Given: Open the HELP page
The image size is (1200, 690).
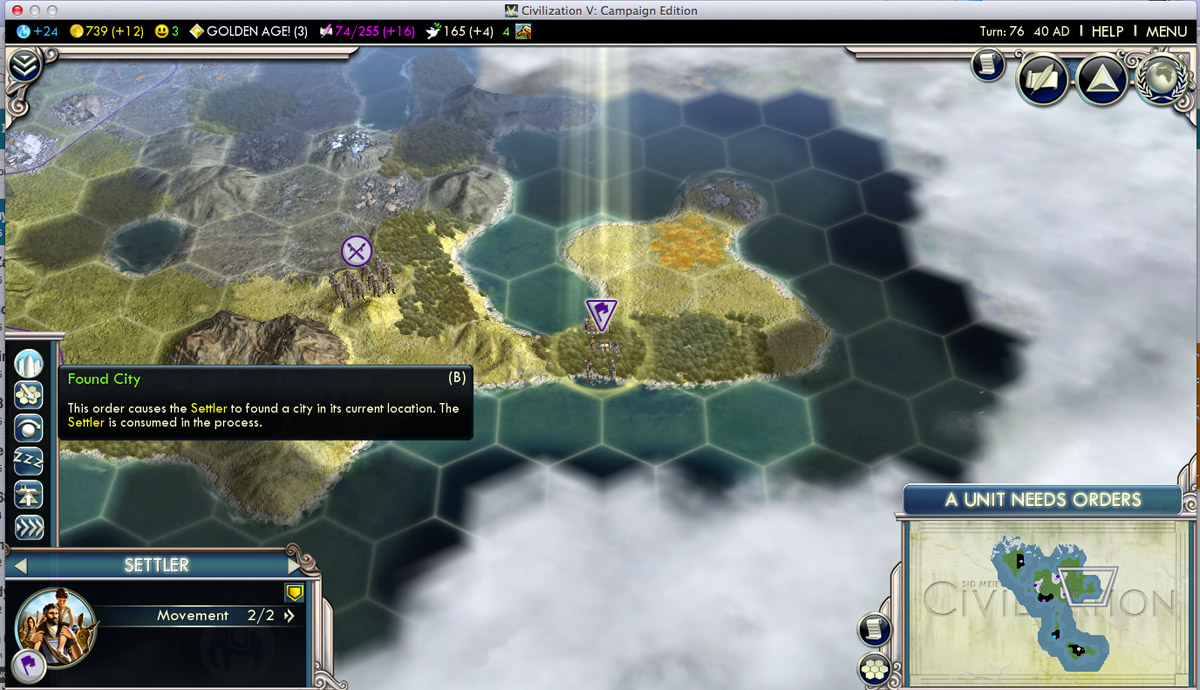Looking at the screenshot, I should 1107,31.
